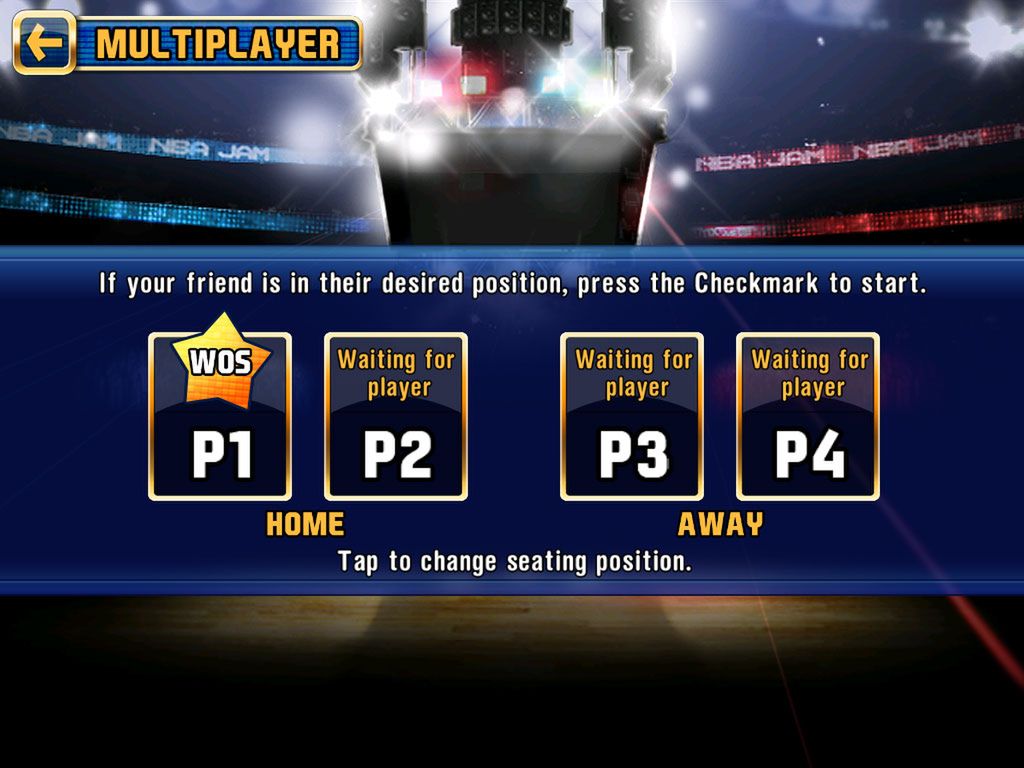The image size is (1024, 768).
Task: Pick the P4 away seating slot
Action: click(x=808, y=417)
